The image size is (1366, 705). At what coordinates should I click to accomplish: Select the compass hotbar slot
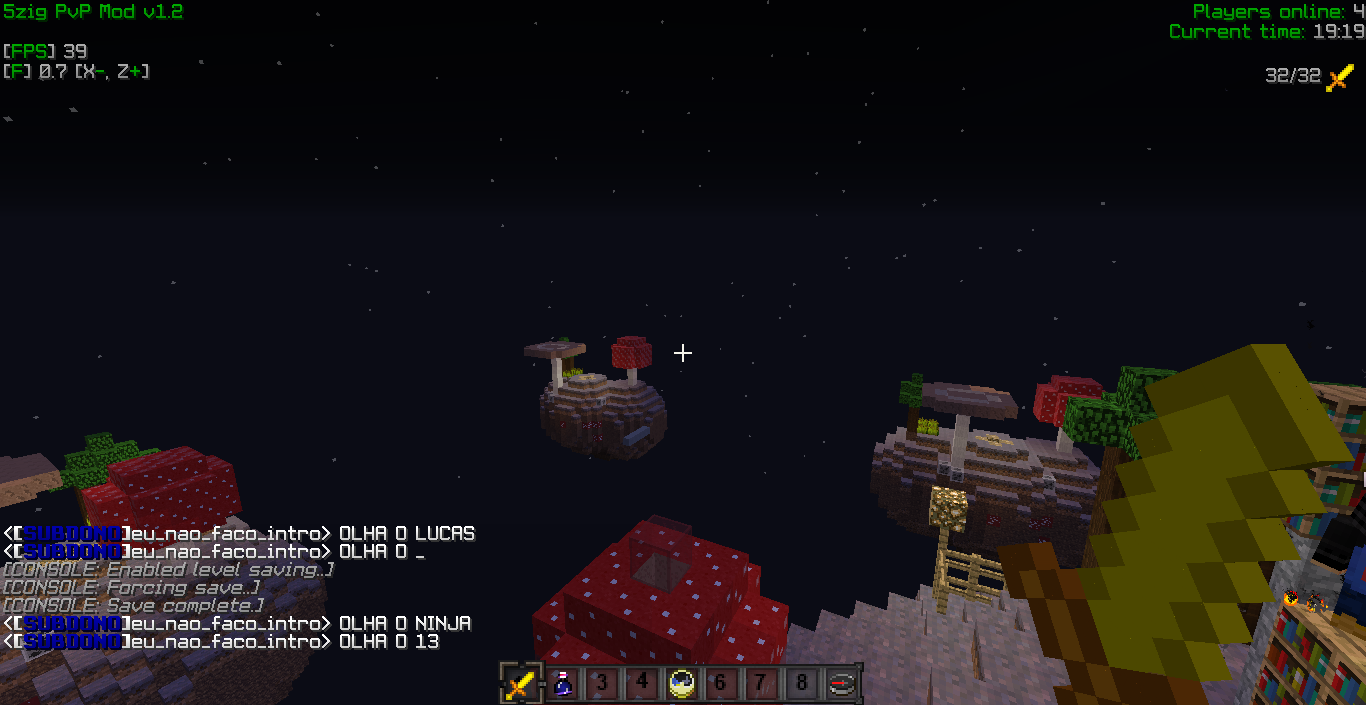842,684
